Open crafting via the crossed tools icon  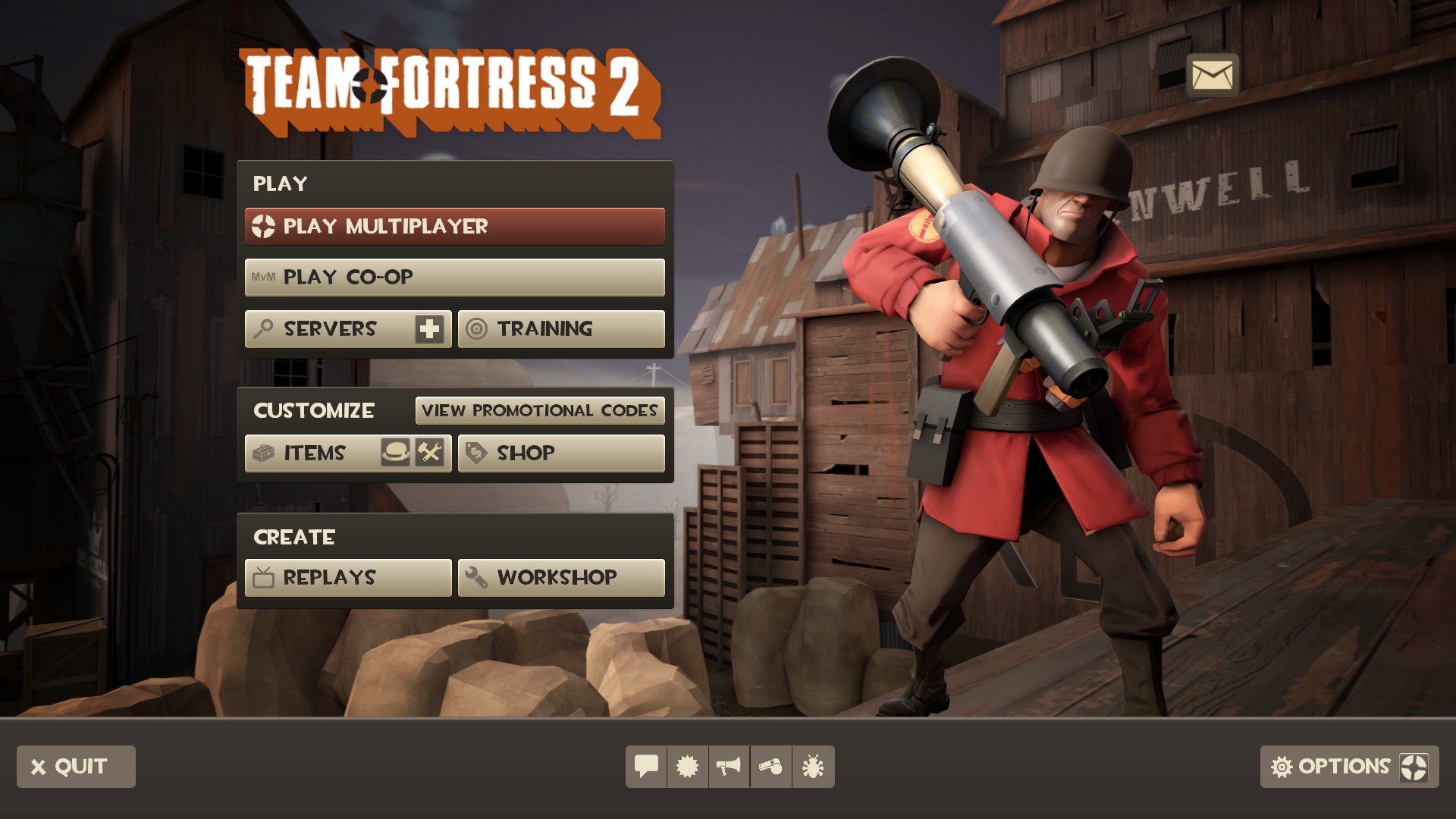(430, 453)
